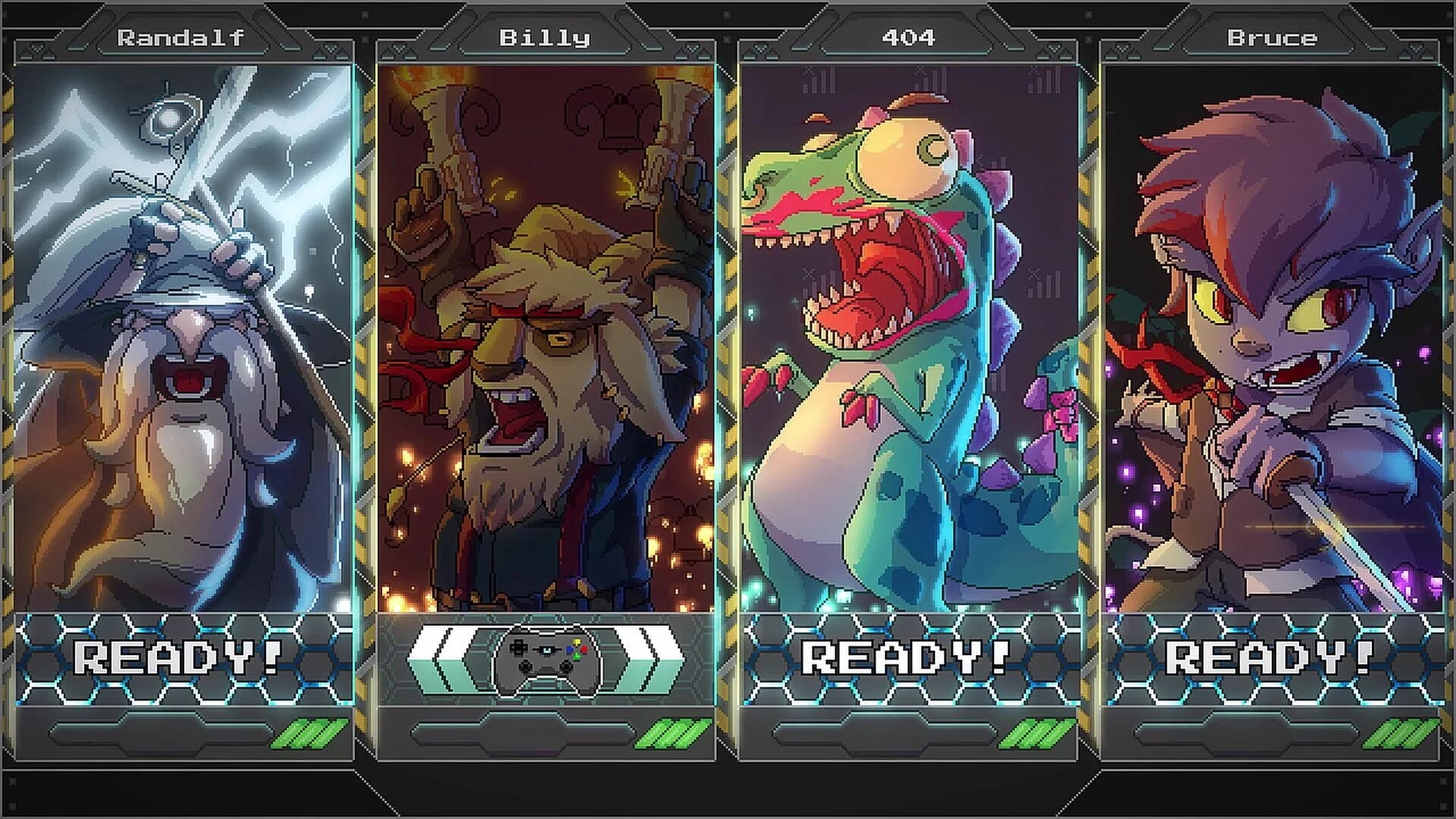Click the colored face buttons on the controller icon
1456x819 pixels.
(x=577, y=649)
